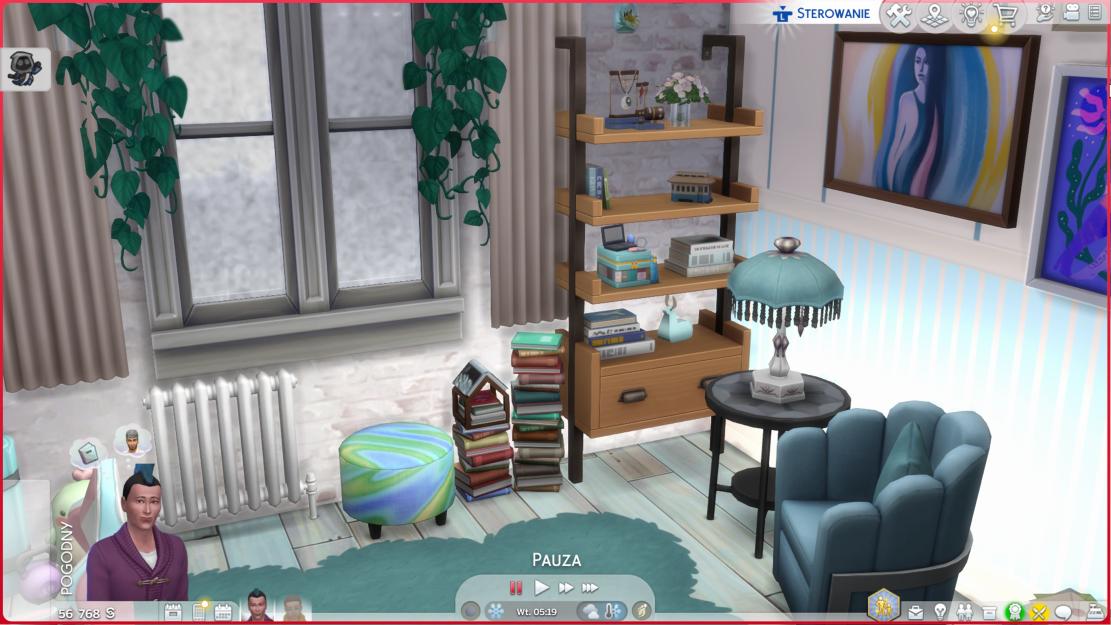Set game speed to fast forward
1111x625 pixels.
[565, 588]
